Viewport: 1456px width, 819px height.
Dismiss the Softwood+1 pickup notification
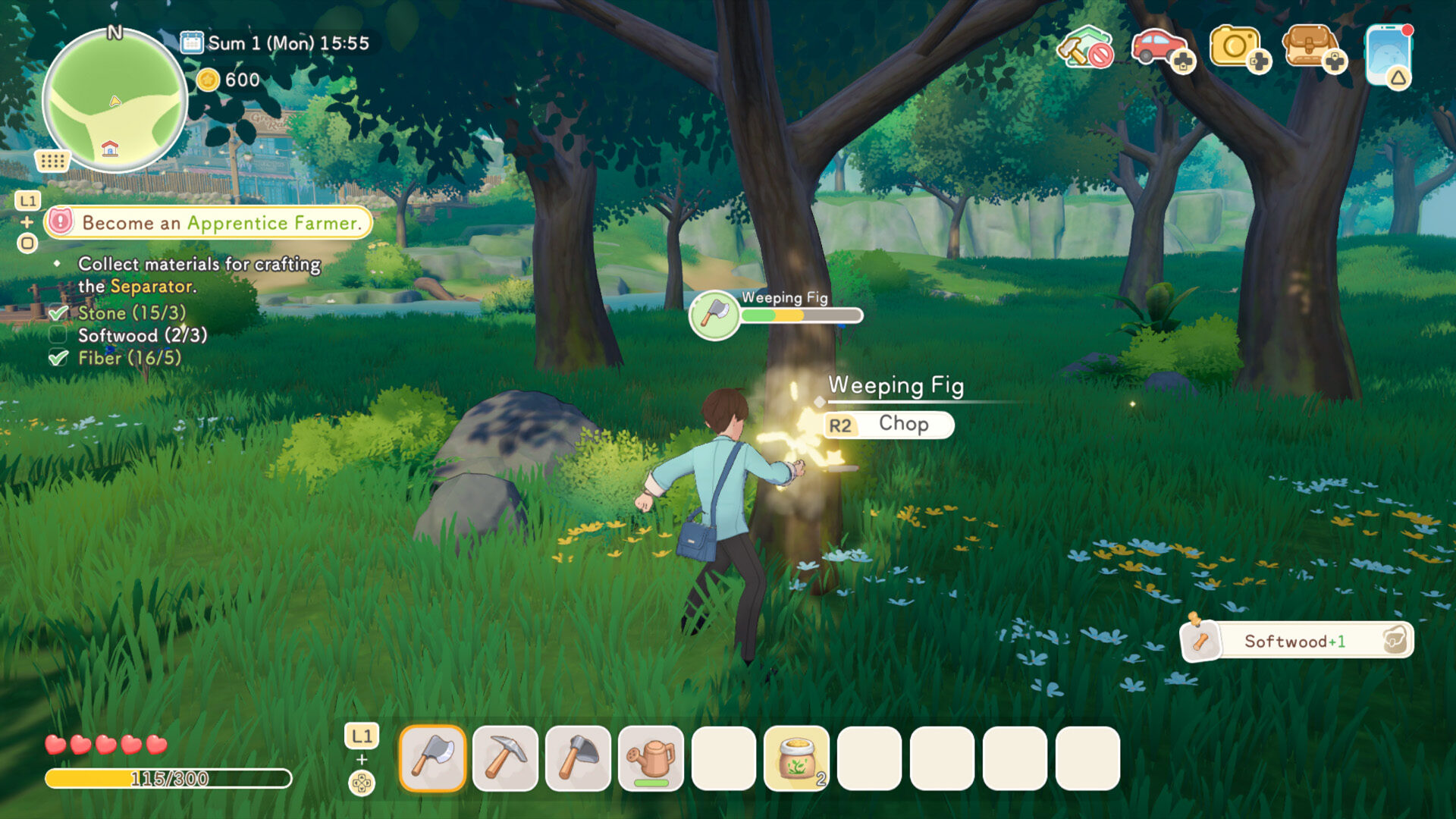tap(1297, 641)
